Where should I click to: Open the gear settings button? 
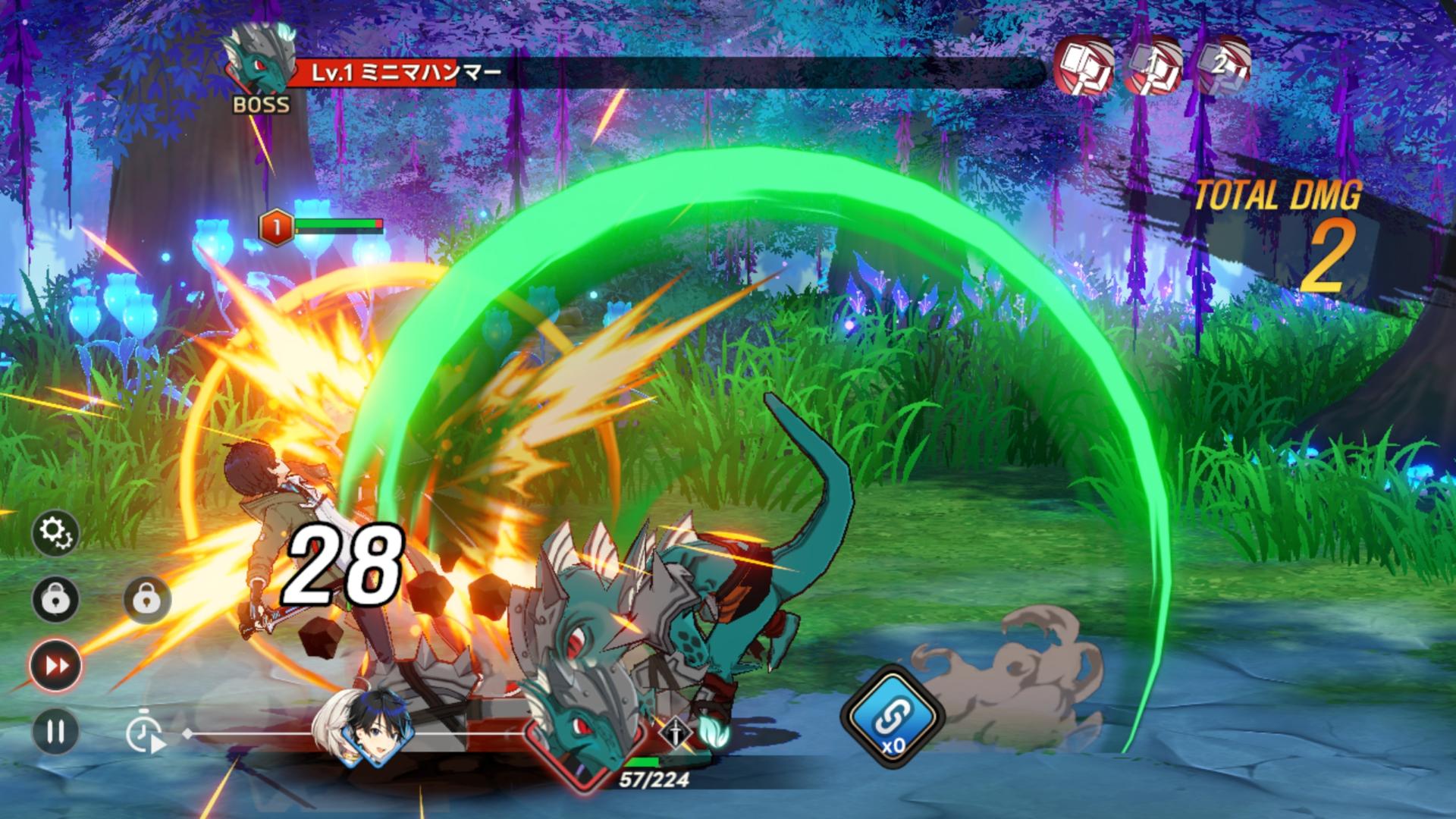tap(56, 533)
